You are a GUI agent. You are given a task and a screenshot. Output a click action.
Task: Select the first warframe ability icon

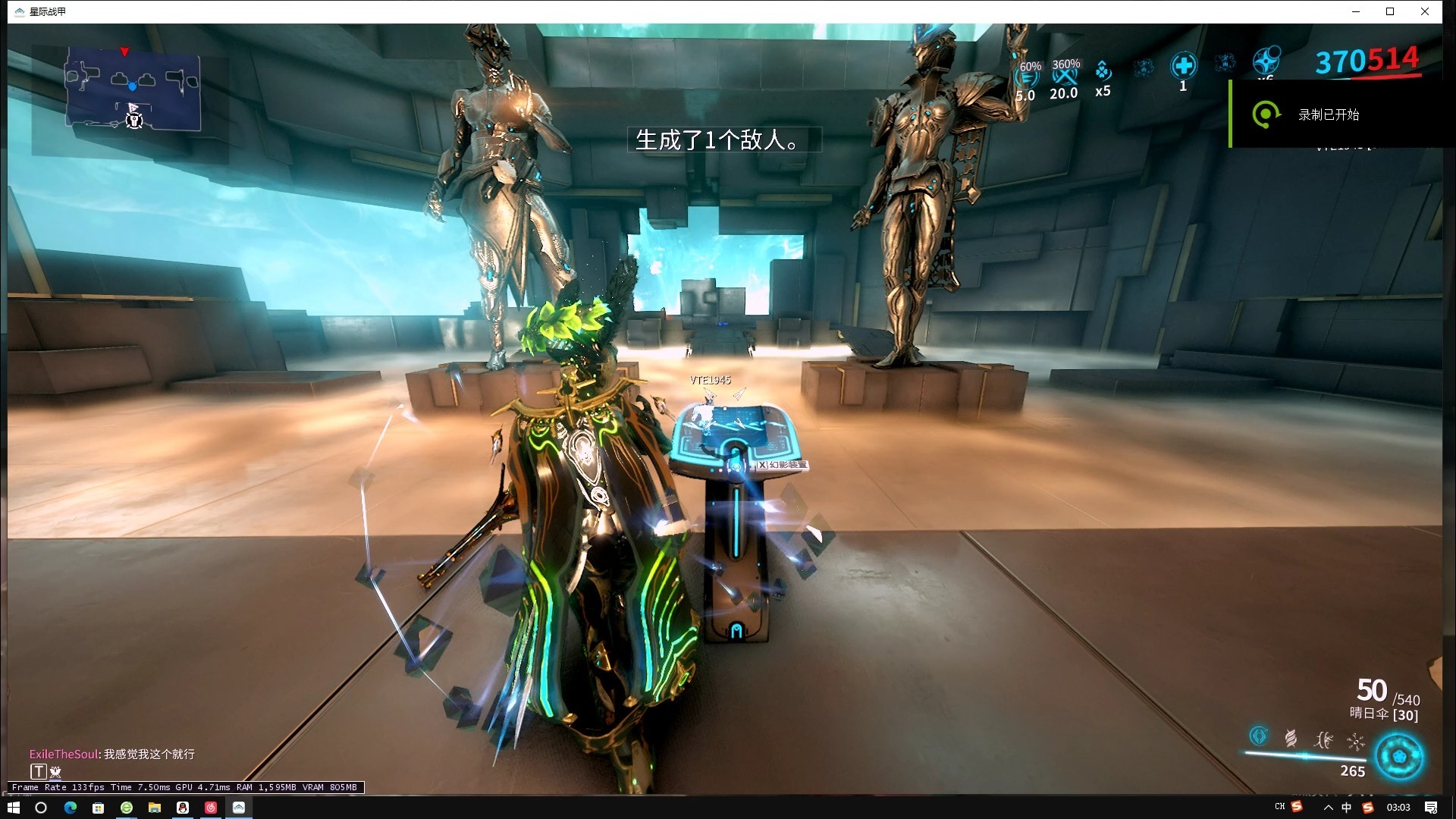point(1258,736)
